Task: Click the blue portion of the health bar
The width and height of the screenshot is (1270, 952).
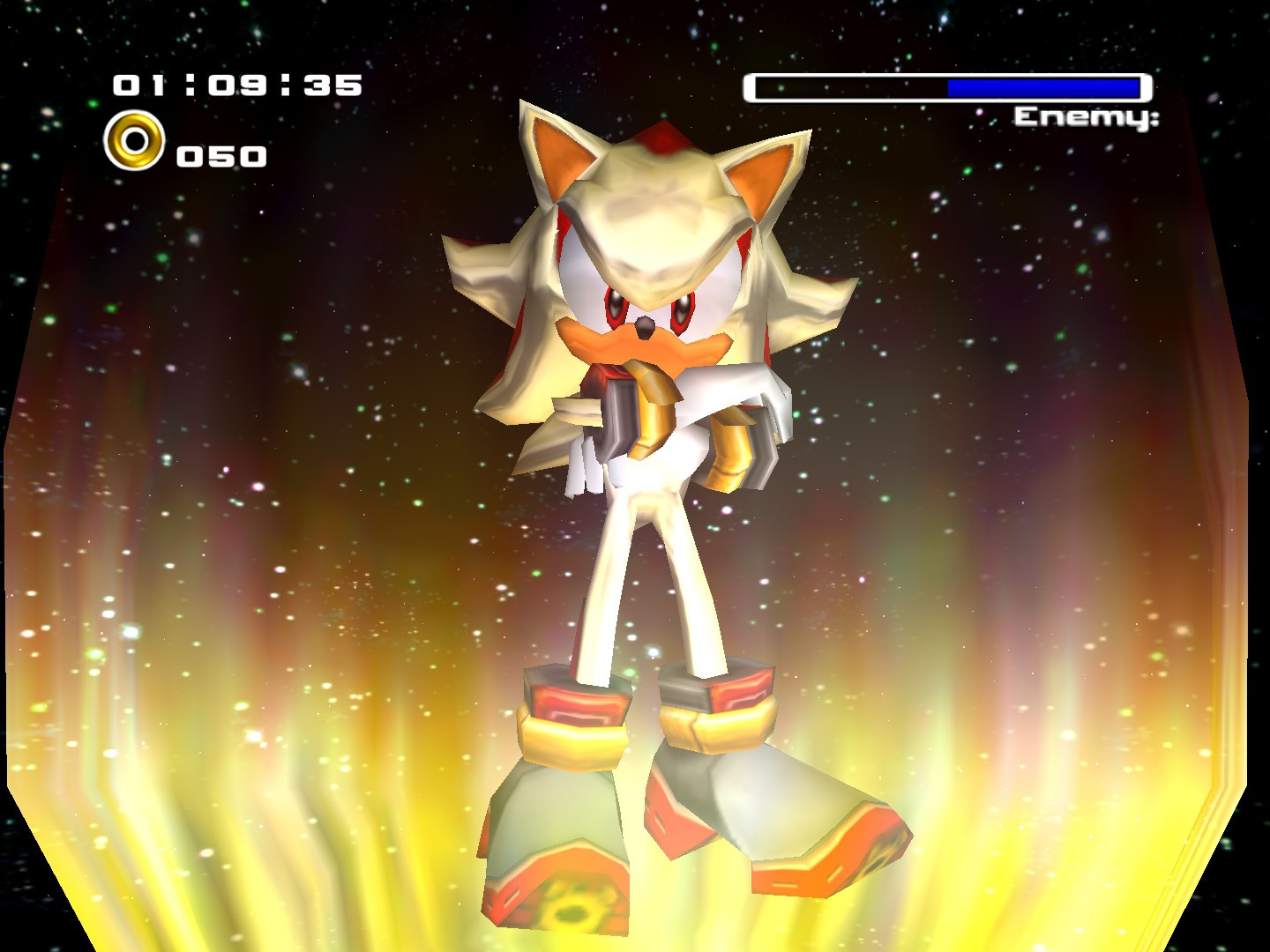Action: tap(1041, 87)
